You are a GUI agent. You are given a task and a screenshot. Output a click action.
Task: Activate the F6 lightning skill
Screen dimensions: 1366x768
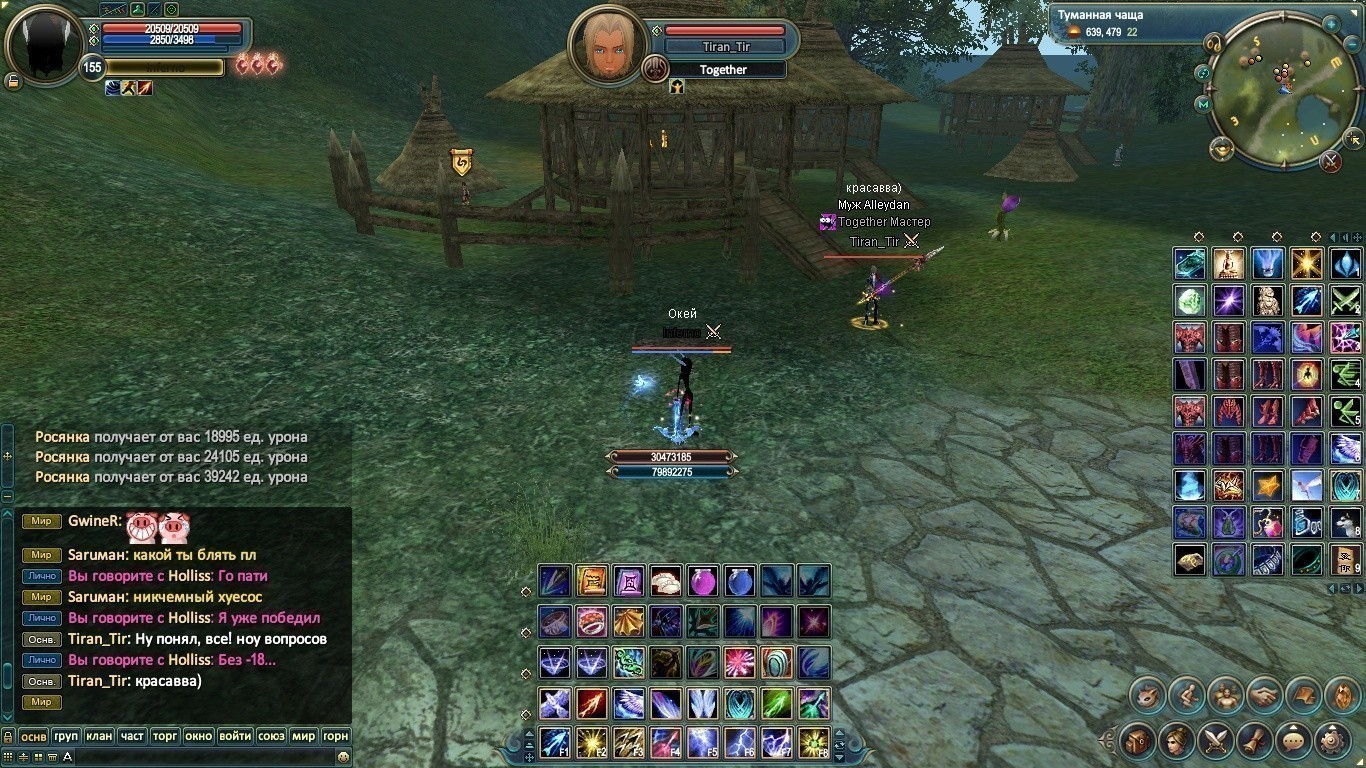[740, 743]
